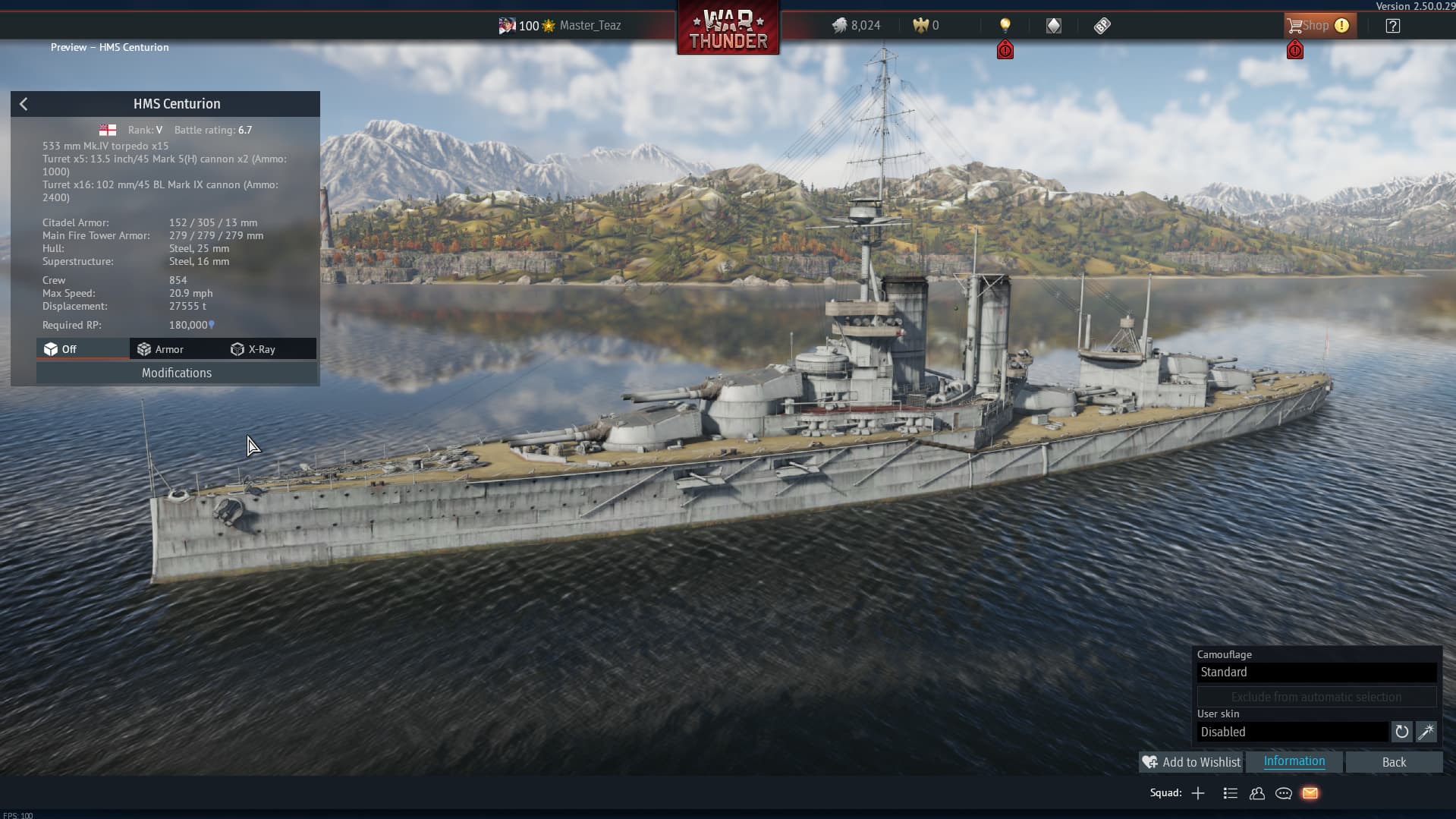Click the light bulb icon
Screen dimensions: 1456x819
tap(1005, 26)
